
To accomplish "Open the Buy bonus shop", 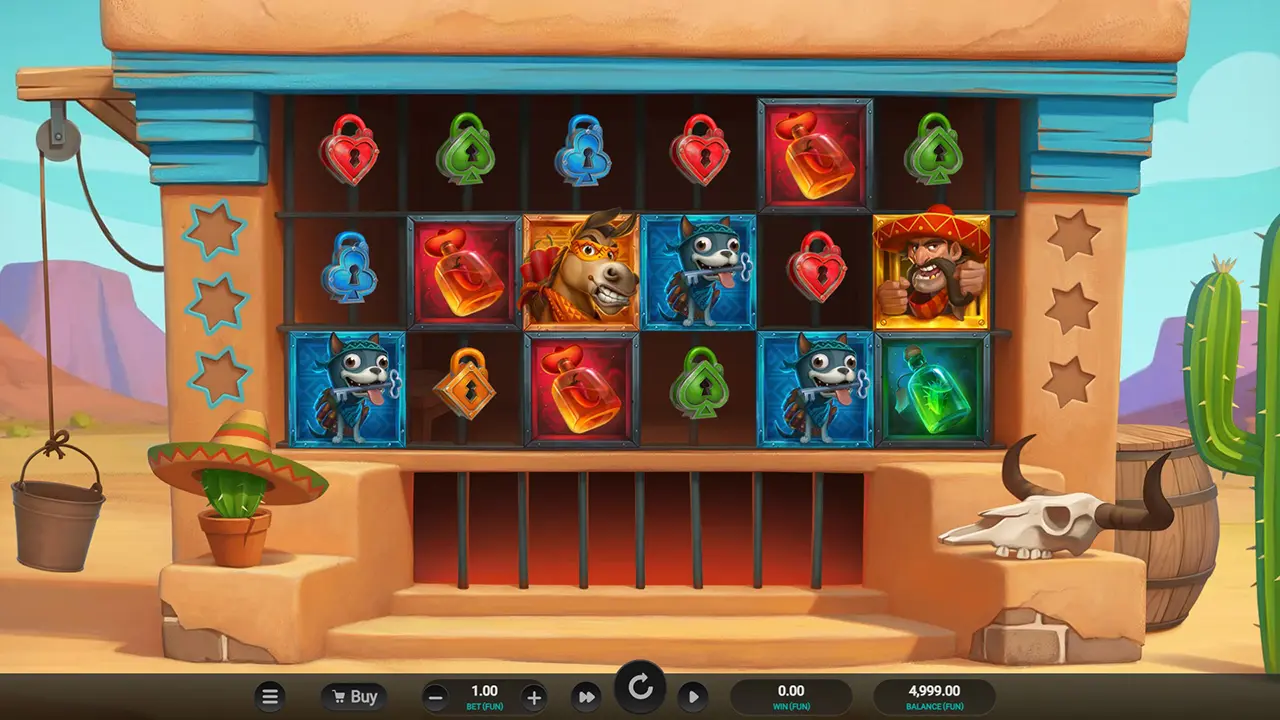I will 354,697.
